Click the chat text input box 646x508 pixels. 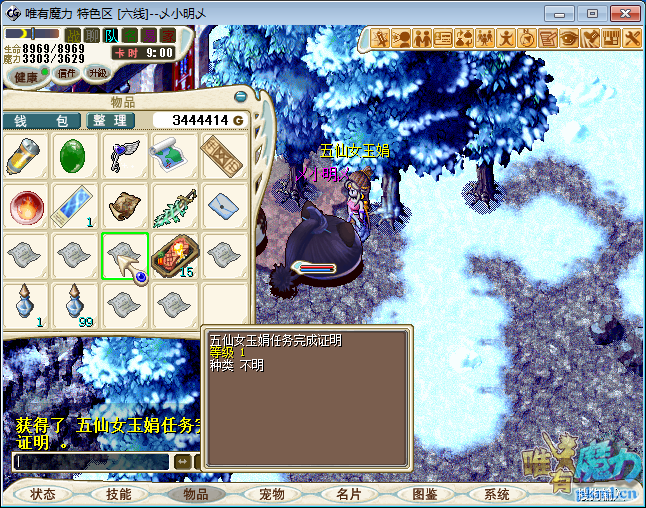point(90,462)
